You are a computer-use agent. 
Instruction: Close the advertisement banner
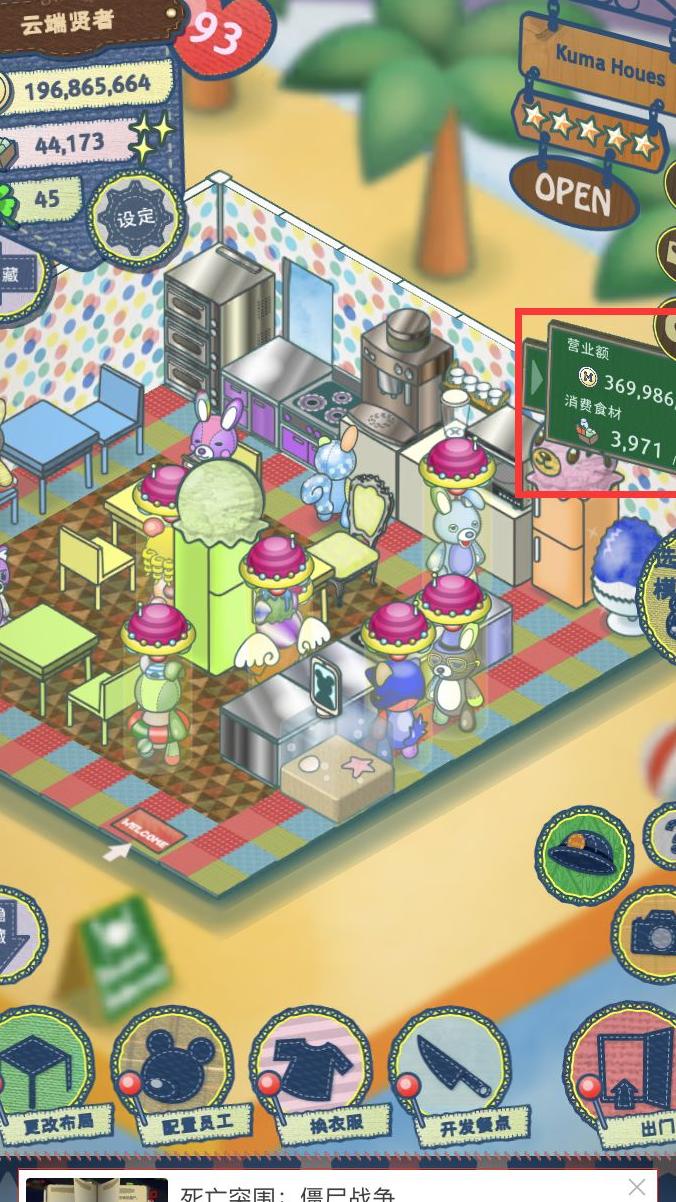637,1187
